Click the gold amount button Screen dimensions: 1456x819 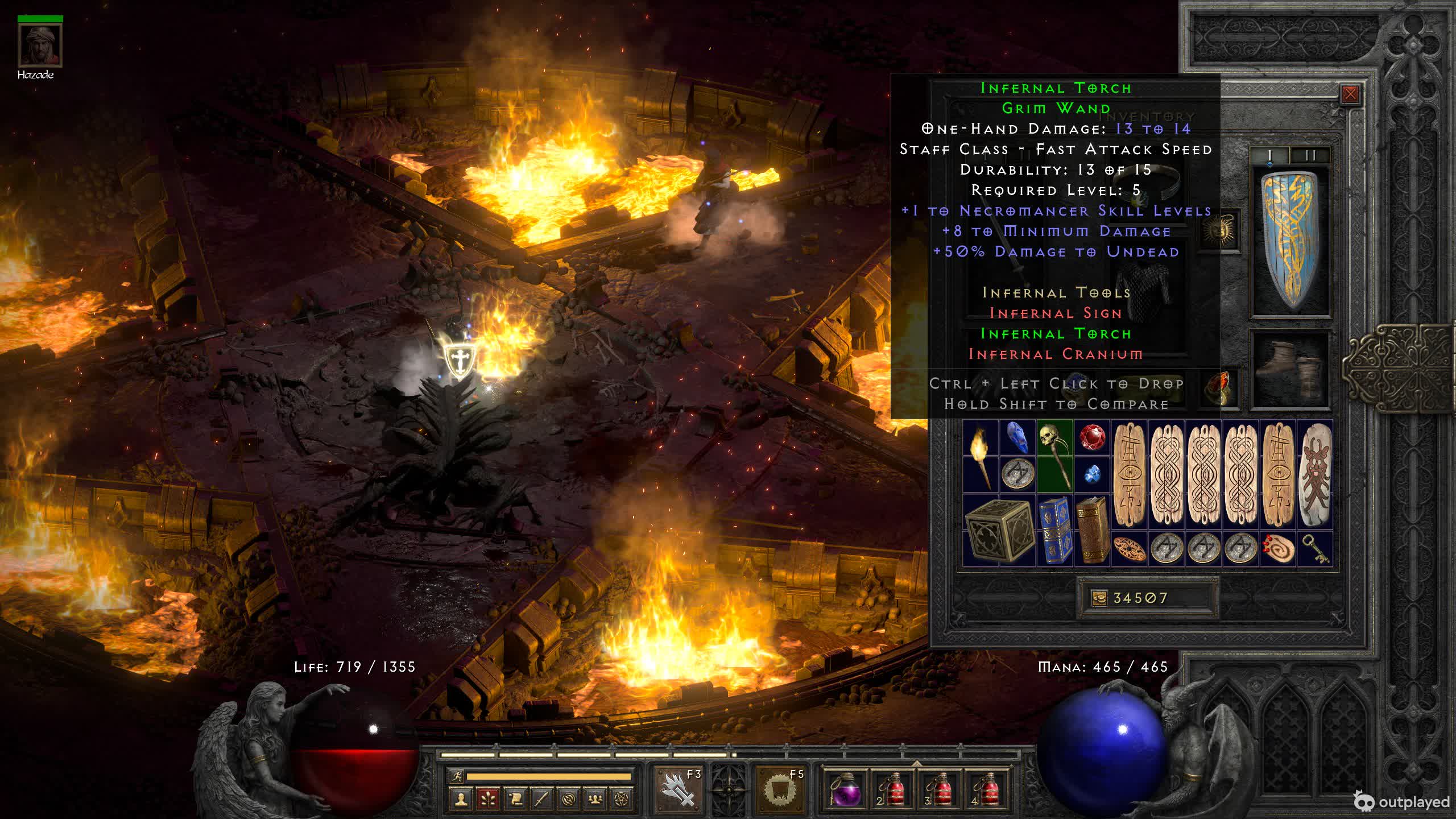pyautogui.click(x=1099, y=598)
